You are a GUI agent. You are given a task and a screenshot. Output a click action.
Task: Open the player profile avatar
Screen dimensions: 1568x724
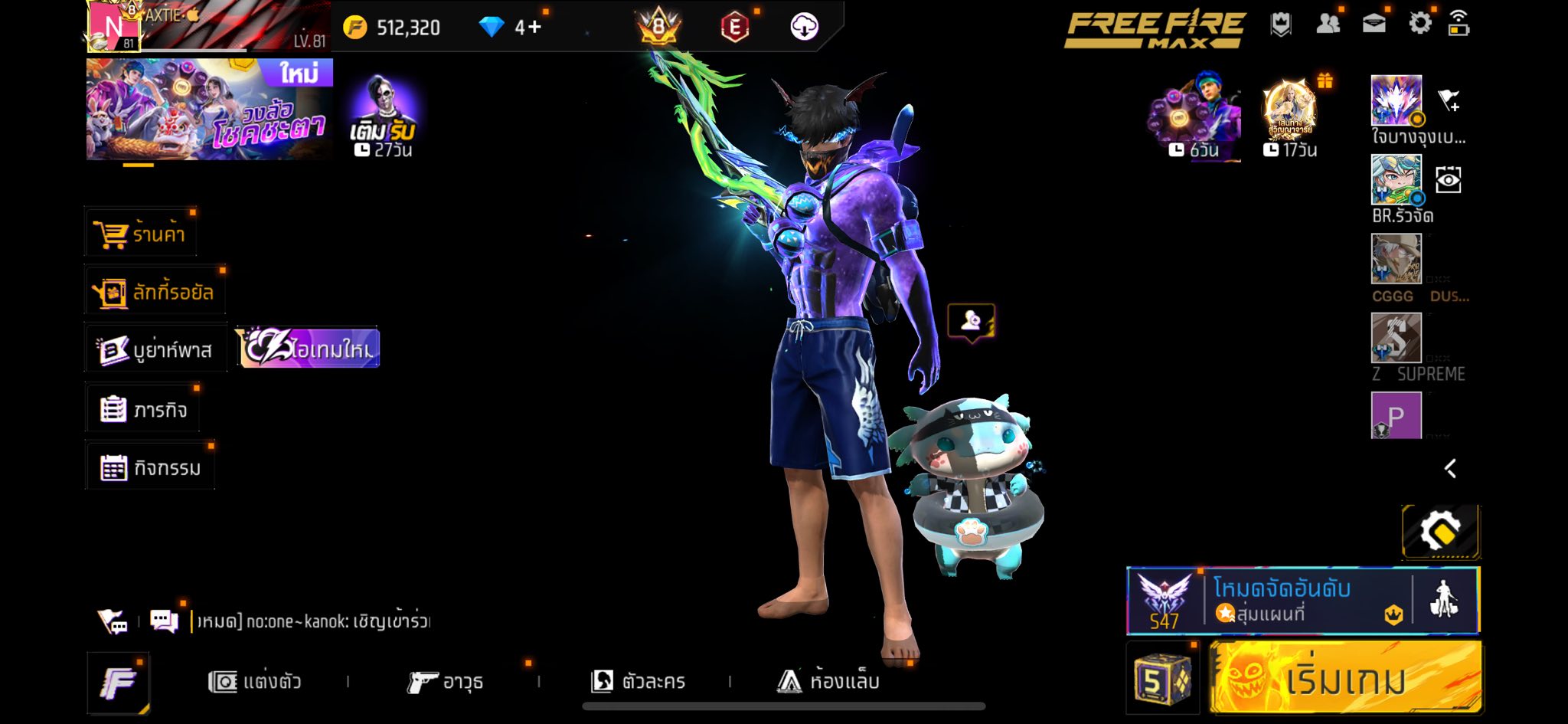point(113,26)
